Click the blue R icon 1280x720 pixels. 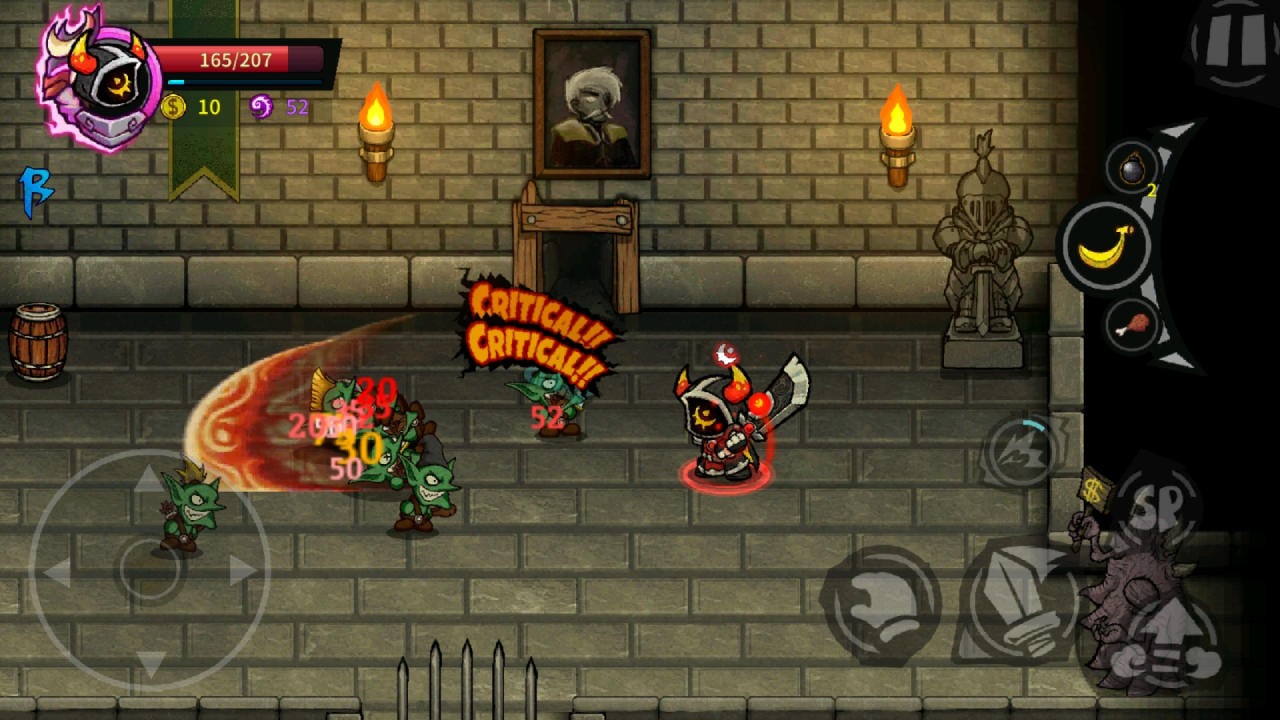tap(36, 190)
